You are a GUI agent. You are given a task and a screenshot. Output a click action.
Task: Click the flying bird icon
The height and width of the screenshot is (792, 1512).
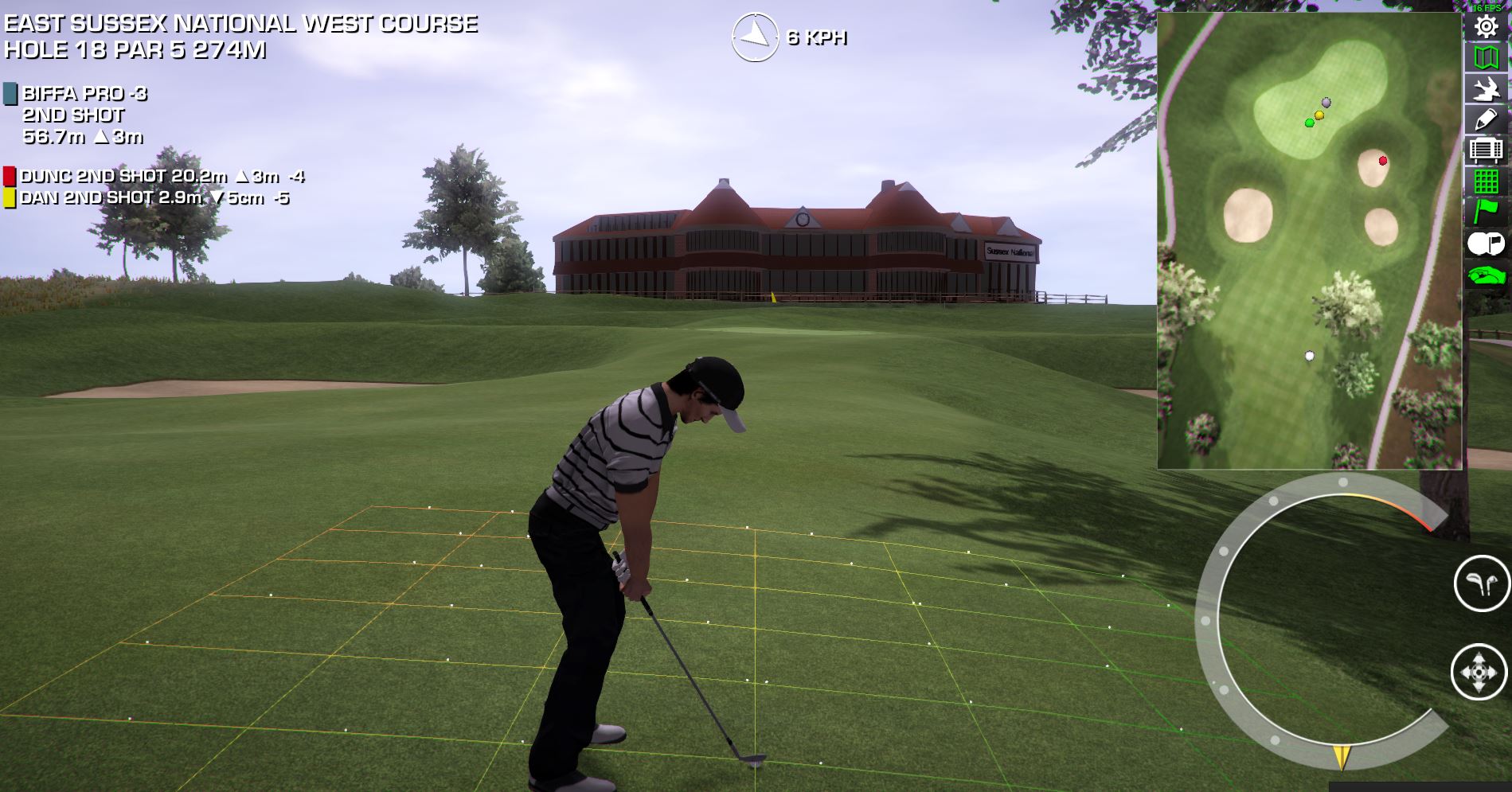1486,88
